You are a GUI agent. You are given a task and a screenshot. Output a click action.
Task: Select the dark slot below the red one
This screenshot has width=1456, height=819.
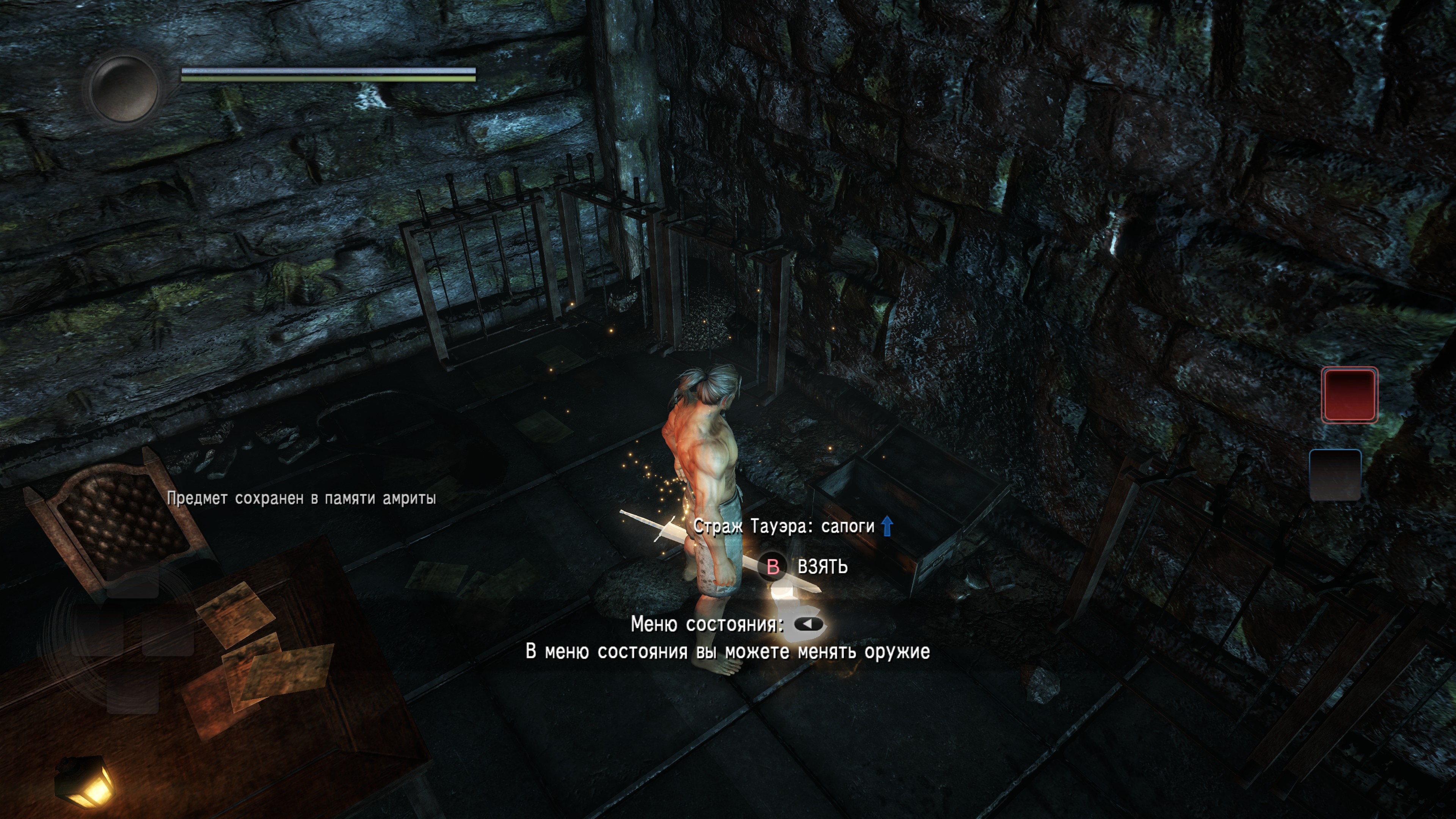[x=1335, y=475]
